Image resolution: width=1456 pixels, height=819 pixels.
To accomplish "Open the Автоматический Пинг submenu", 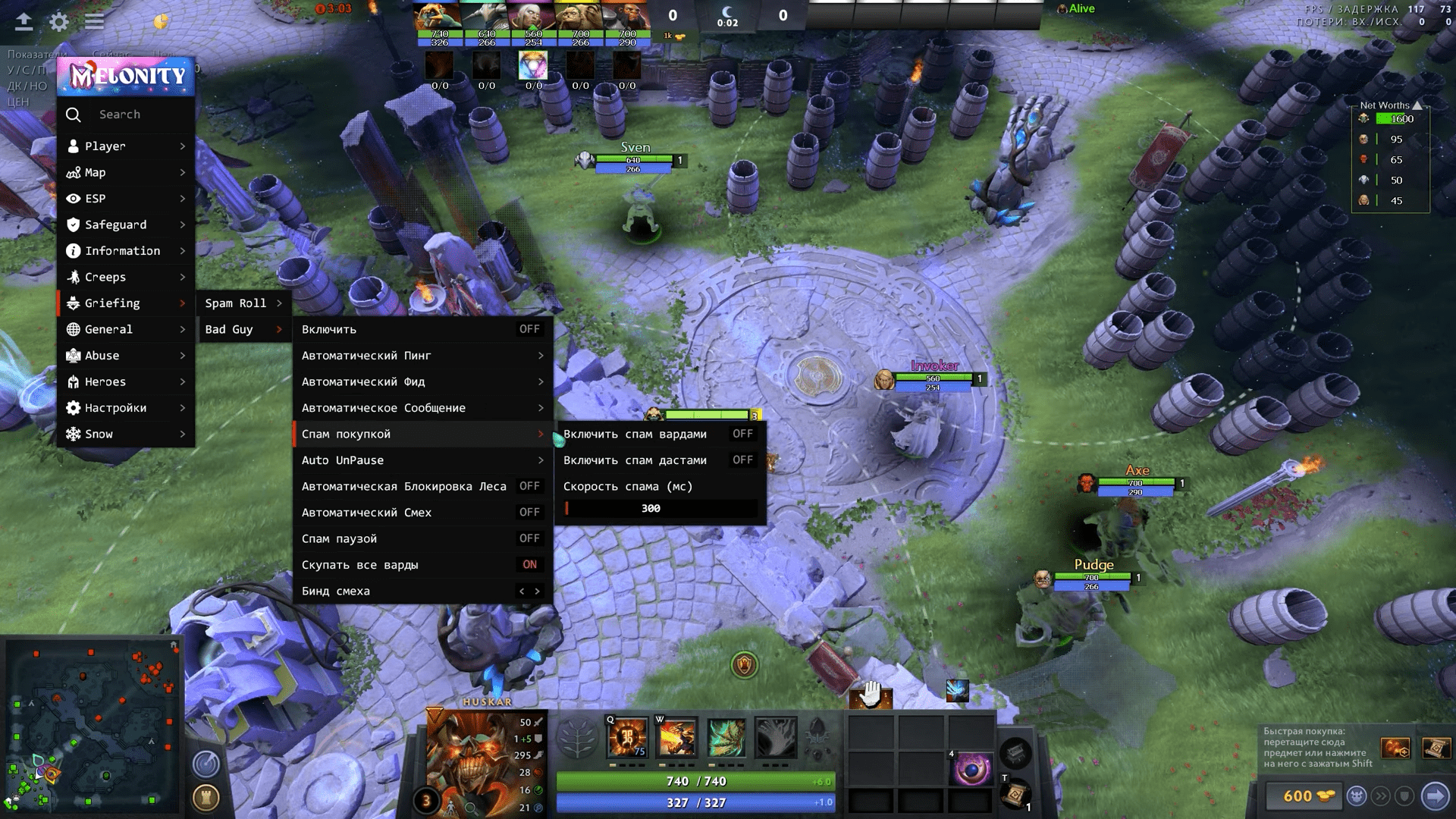I will (422, 356).
